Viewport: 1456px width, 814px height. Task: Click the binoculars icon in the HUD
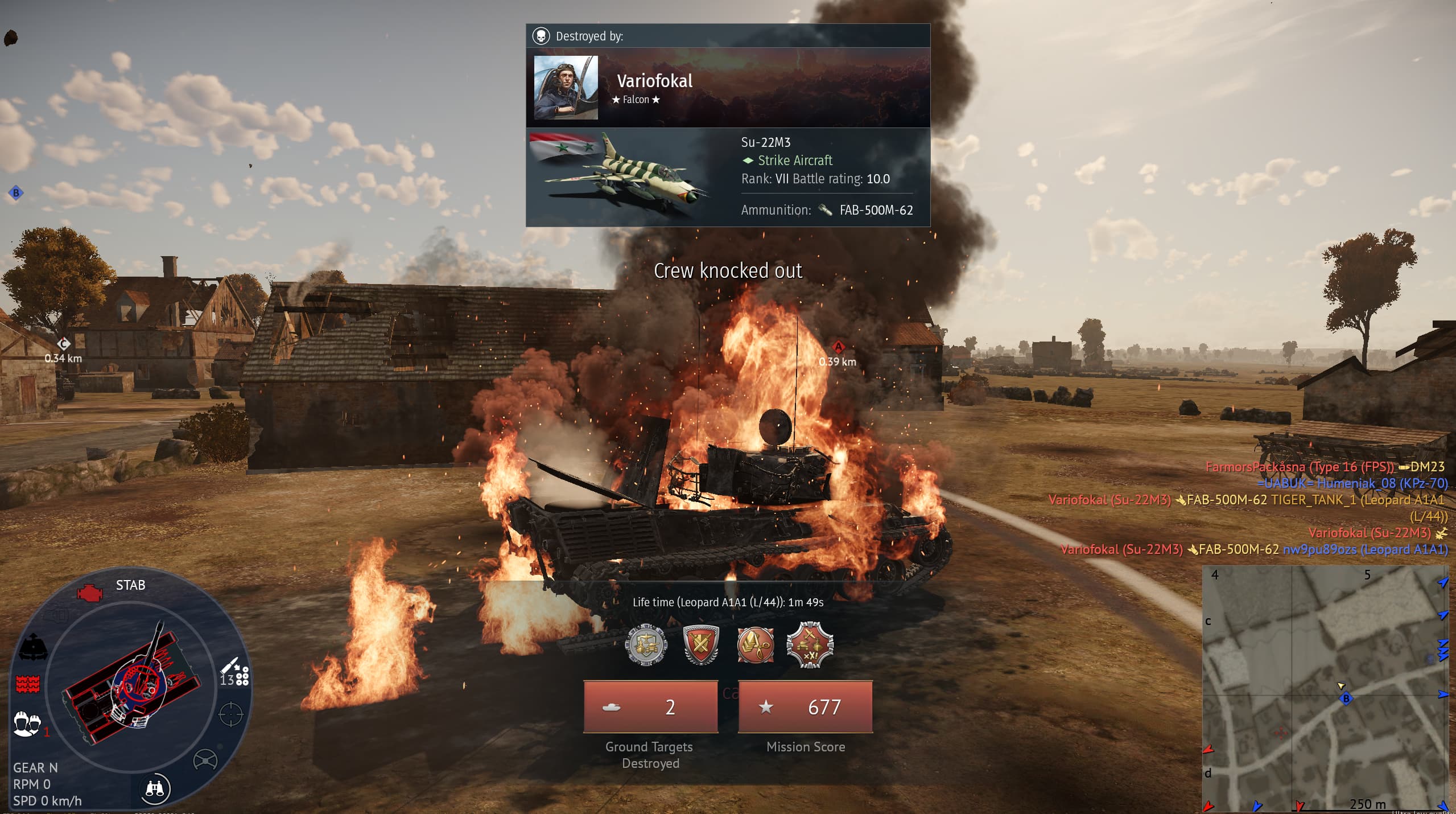pyautogui.click(x=155, y=788)
